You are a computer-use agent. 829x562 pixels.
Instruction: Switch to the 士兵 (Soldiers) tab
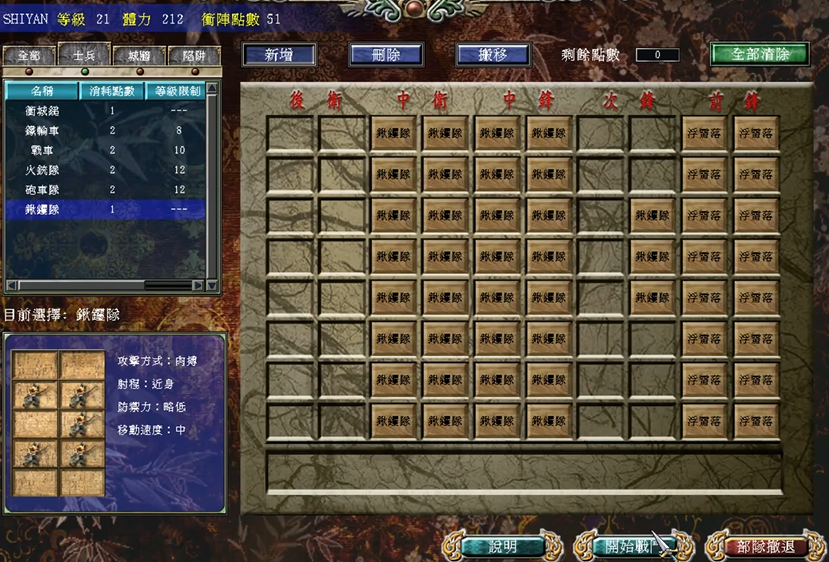tap(84, 56)
